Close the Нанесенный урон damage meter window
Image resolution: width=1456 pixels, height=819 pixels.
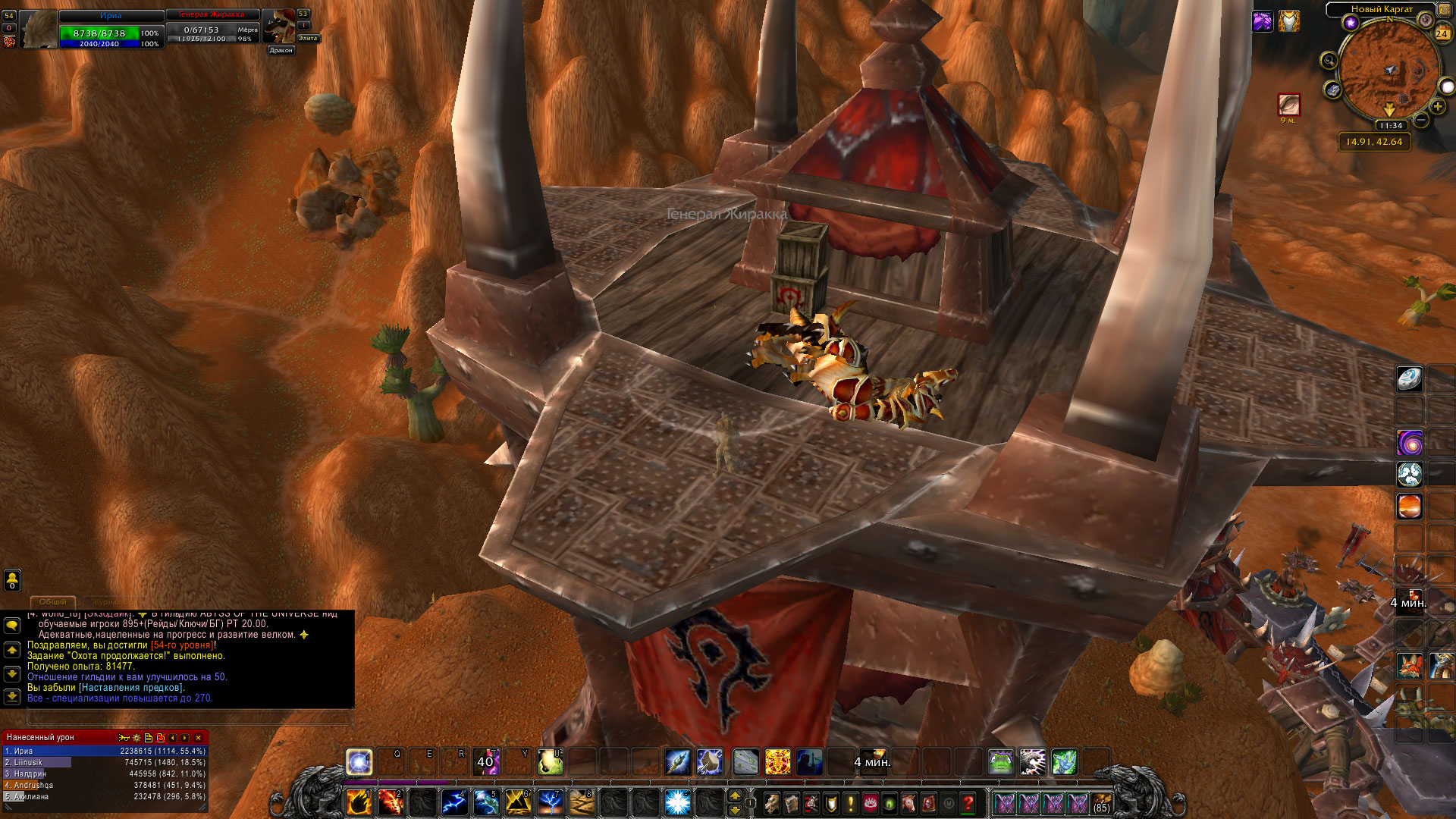coord(199,737)
